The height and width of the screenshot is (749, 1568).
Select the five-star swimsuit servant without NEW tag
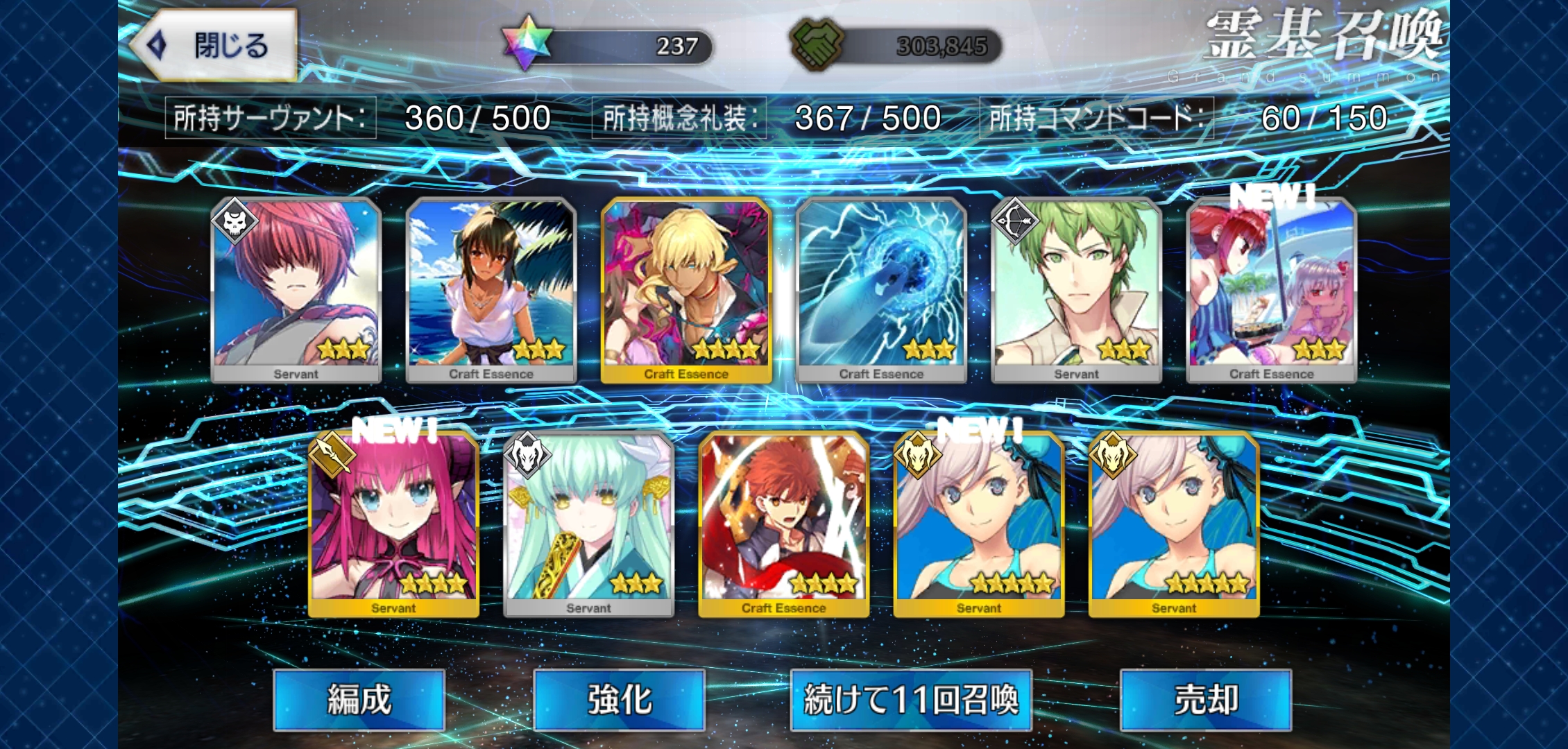pyautogui.click(x=1173, y=524)
